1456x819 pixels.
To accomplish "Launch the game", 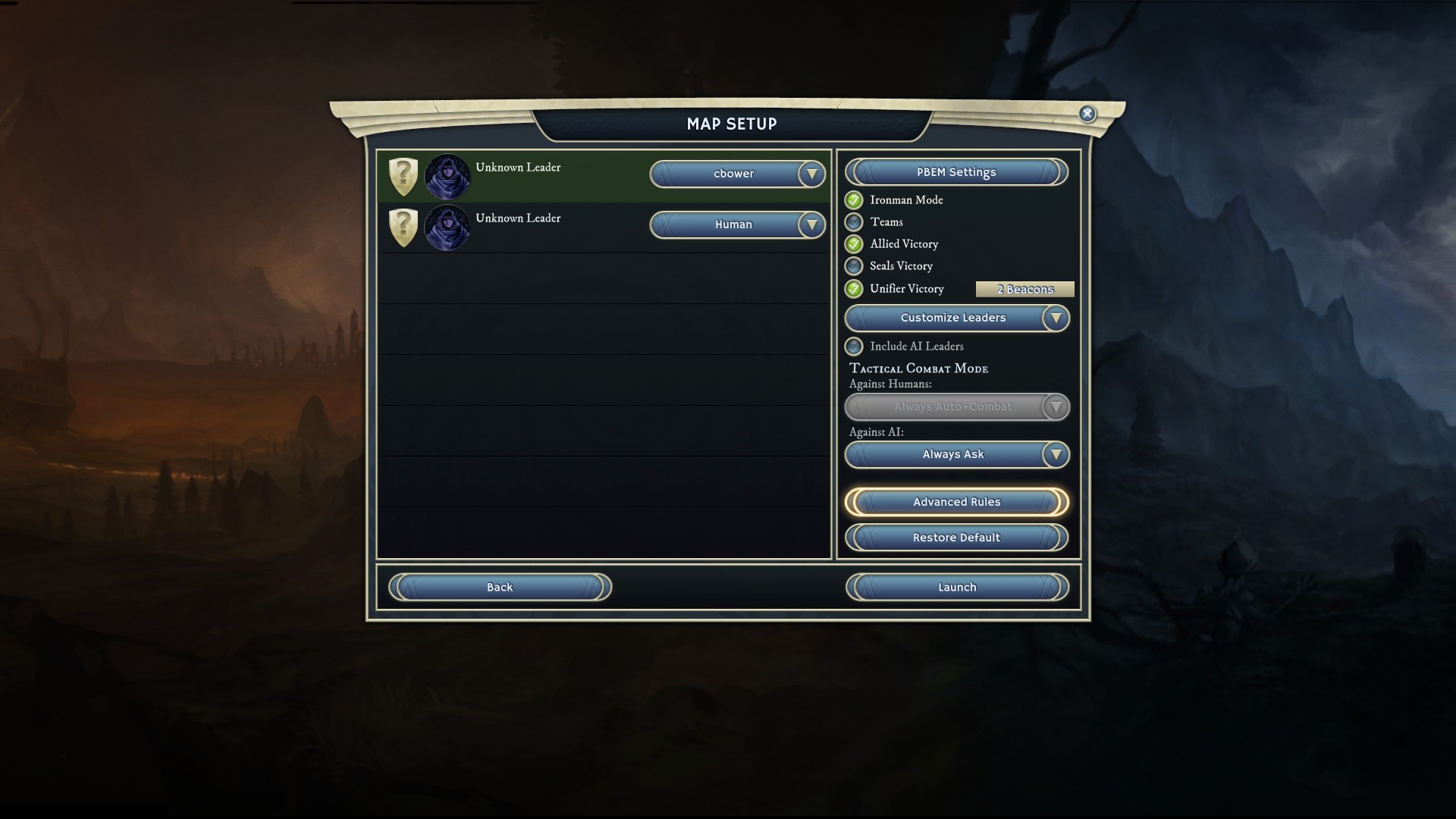I will point(957,587).
